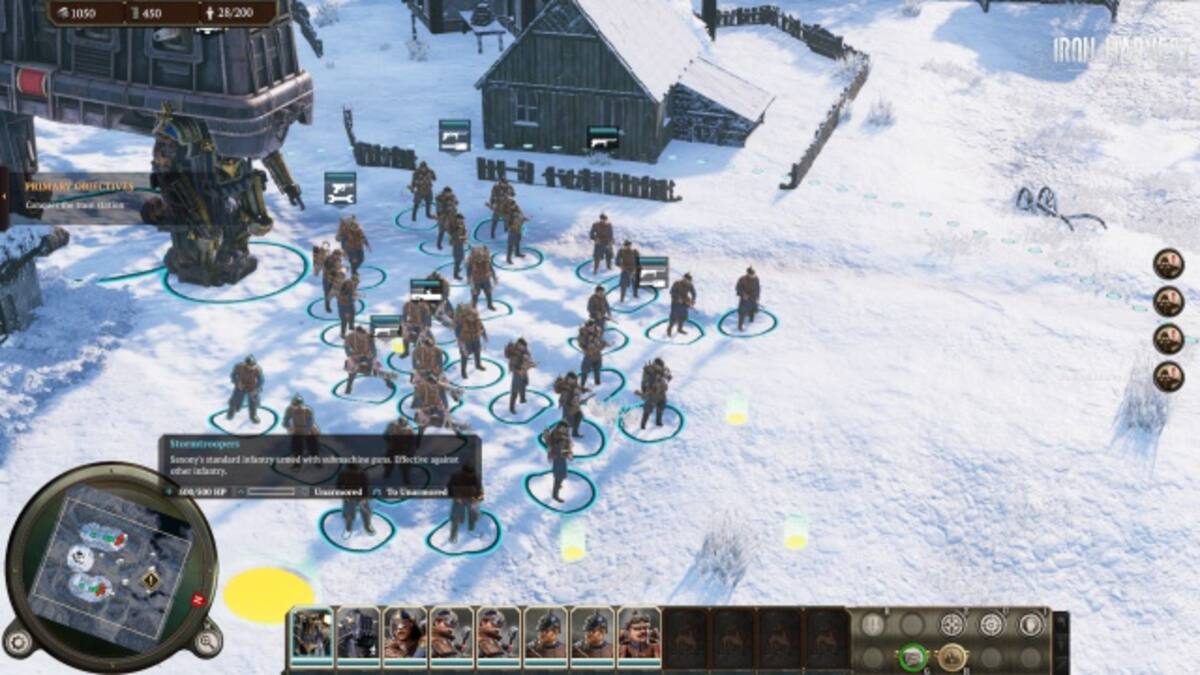Click the red alert icon on minimap rim
Image resolution: width=1200 pixels, height=675 pixels.
[198, 599]
